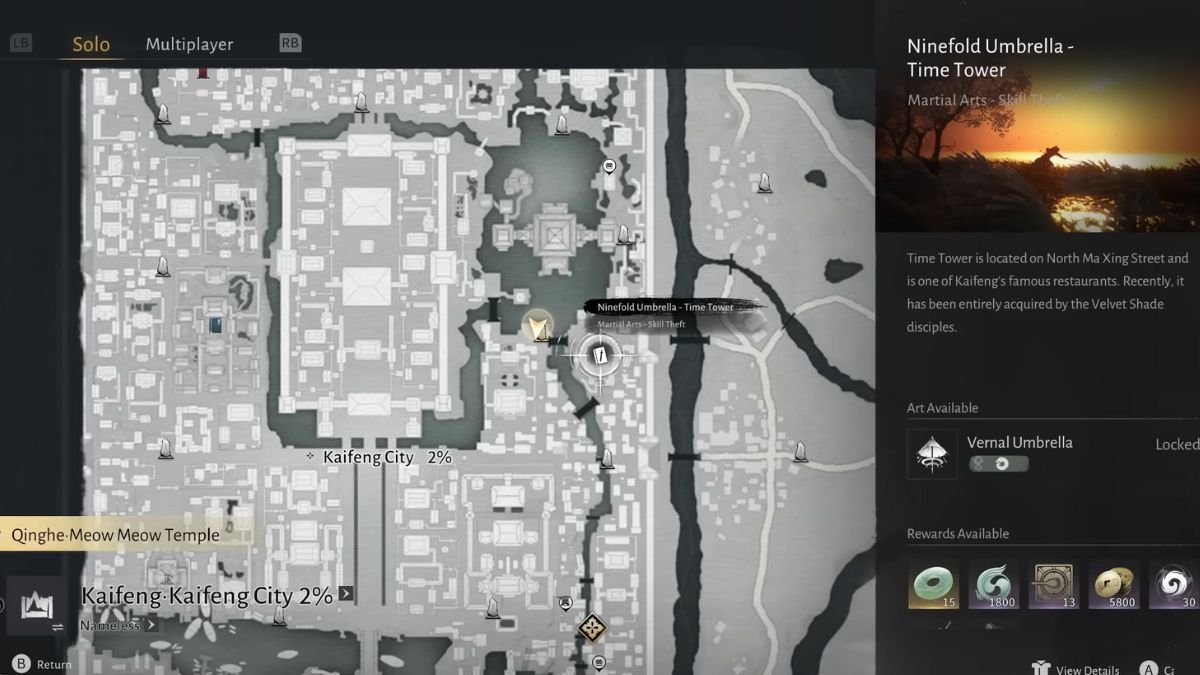The width and height of the screenshot is (1200, 675).
Task: Inspect the teal swirl reward with 1800
Action: coord(994,585)
